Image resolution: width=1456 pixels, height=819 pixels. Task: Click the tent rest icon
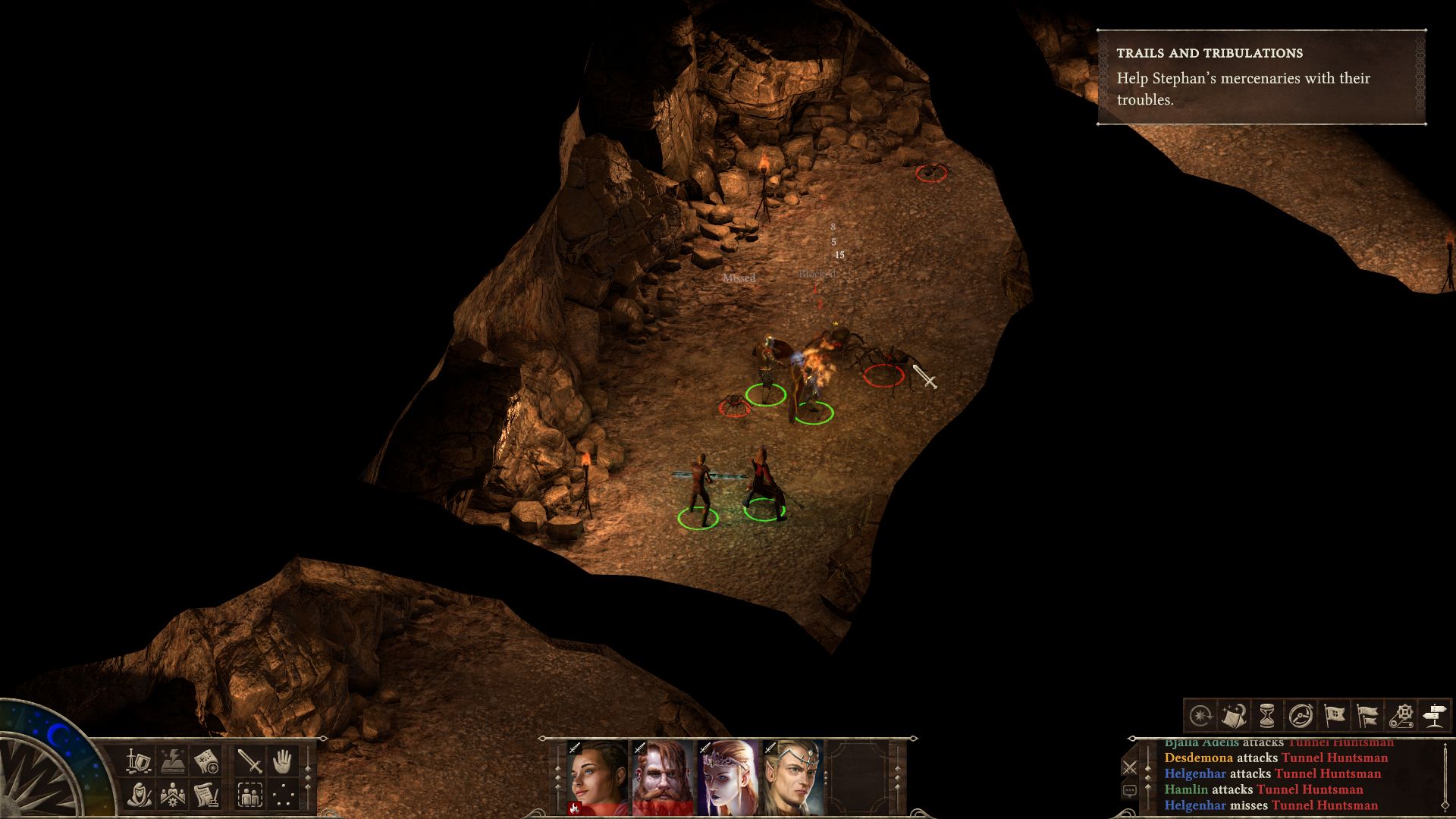1233,715
